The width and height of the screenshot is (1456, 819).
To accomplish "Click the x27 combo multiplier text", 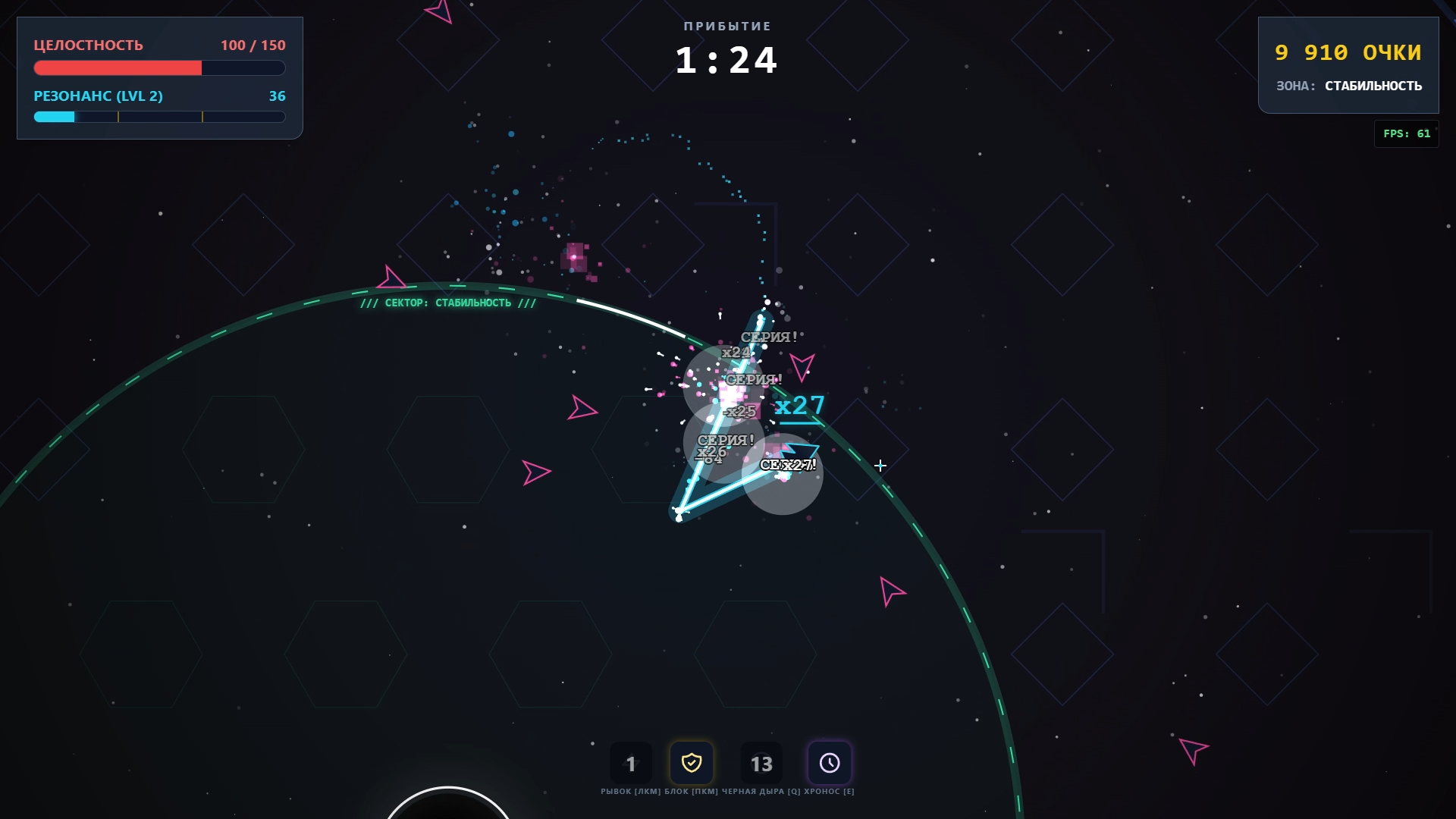I will (x=799, y=406).
